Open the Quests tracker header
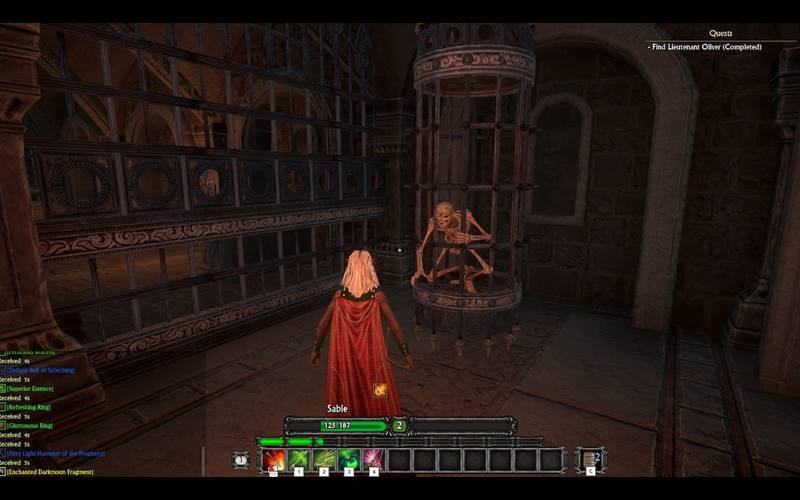The height and width of the screenshot is (500, 800). point(720,33)
